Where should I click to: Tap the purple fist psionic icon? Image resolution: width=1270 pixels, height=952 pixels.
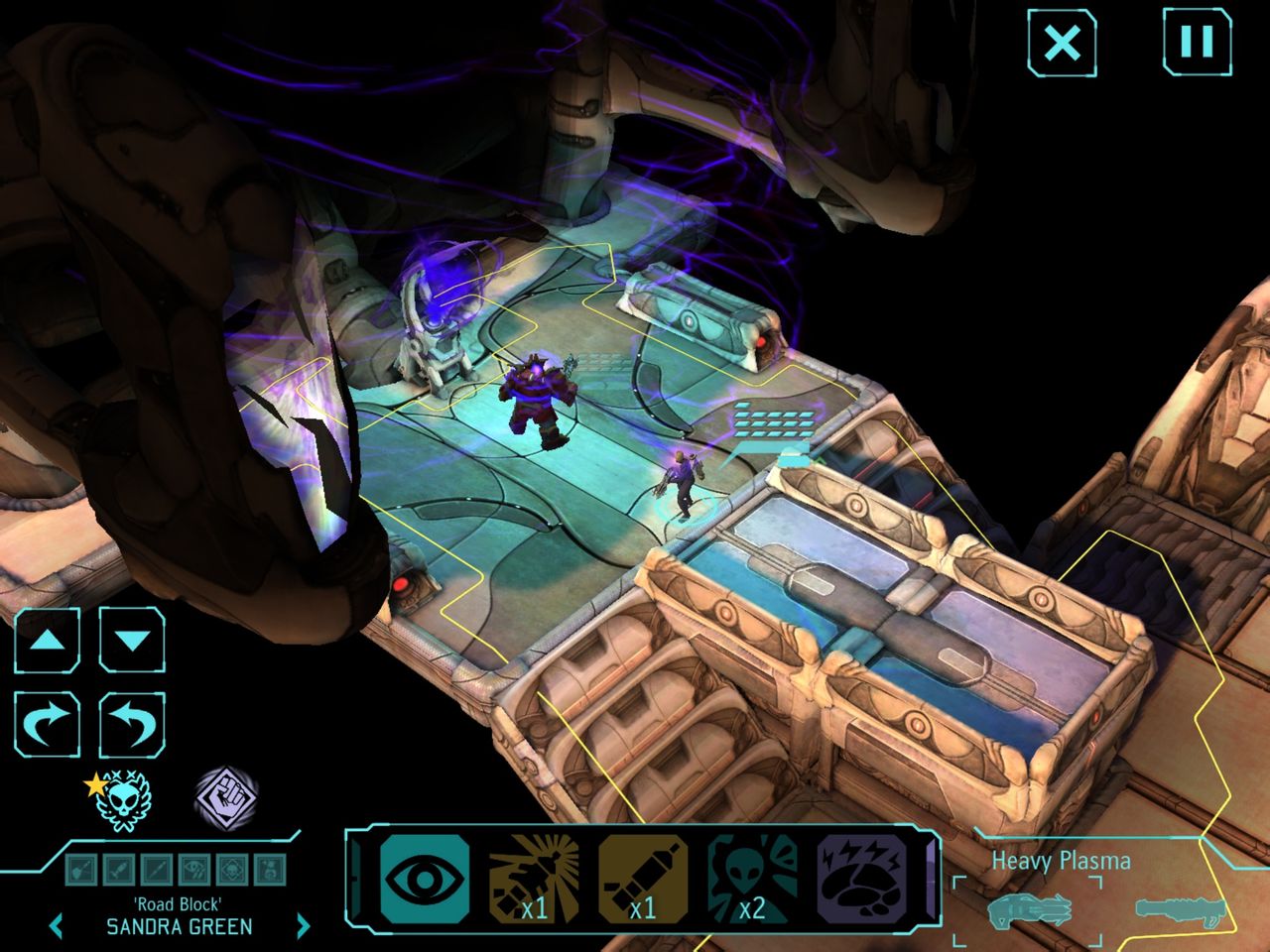[225, 795]
